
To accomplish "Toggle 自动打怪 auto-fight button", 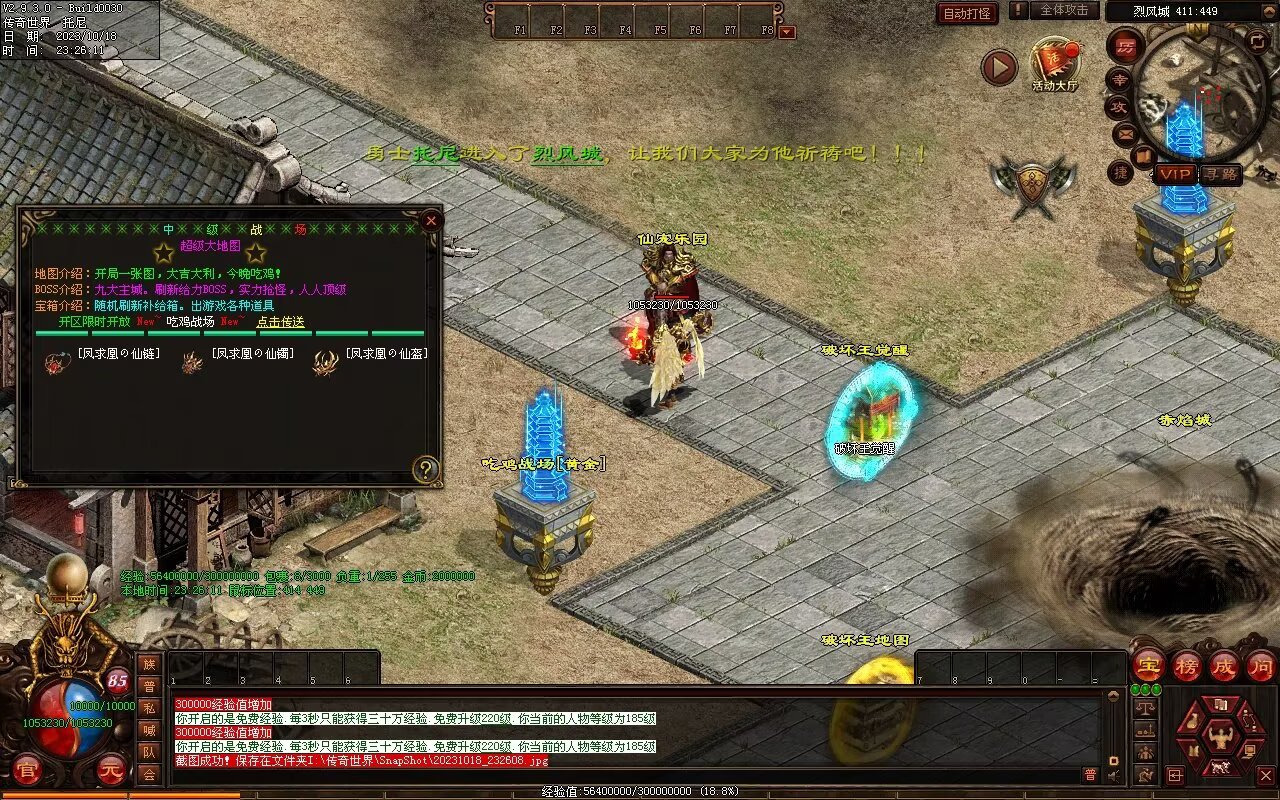I will click(967, 13).
